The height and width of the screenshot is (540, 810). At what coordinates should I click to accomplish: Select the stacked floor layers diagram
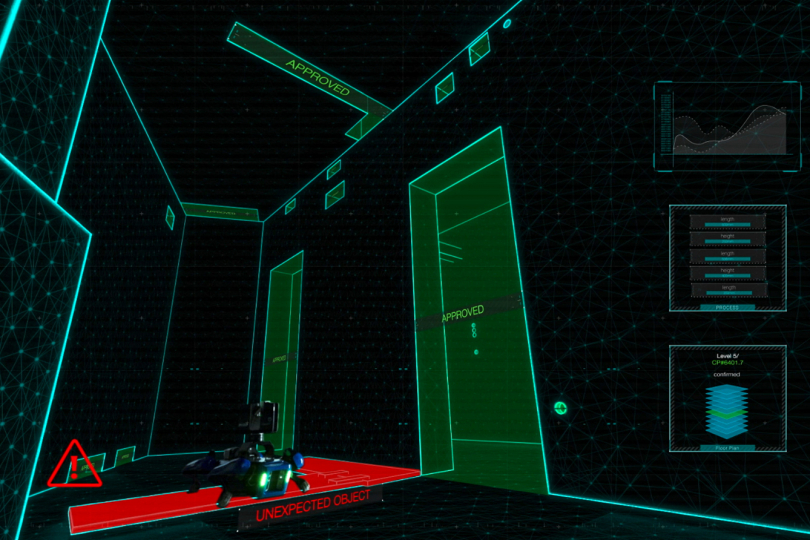click(727, 410)
